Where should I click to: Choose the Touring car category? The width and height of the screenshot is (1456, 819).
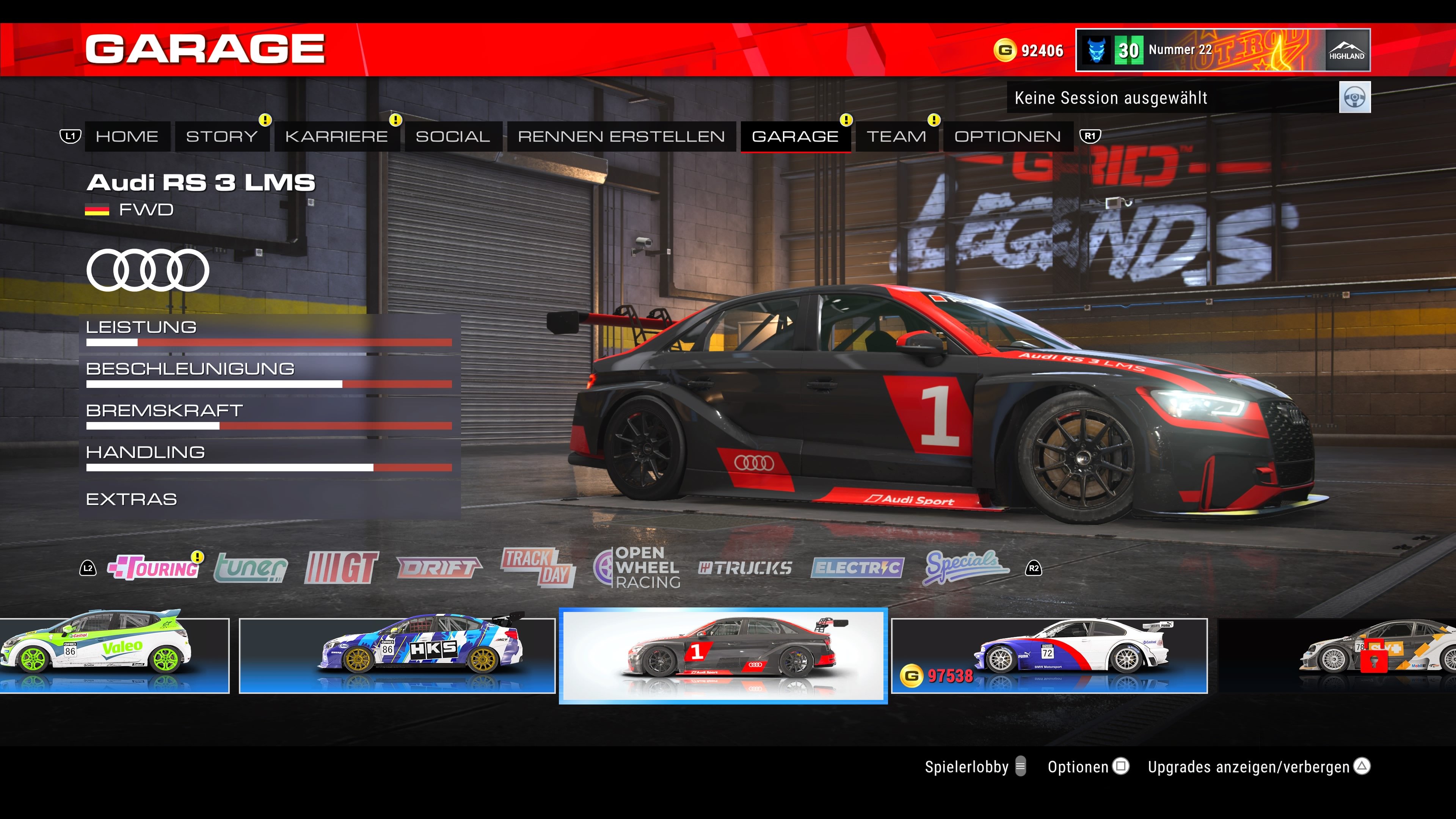pyautogui.click(x=154, y=568)
